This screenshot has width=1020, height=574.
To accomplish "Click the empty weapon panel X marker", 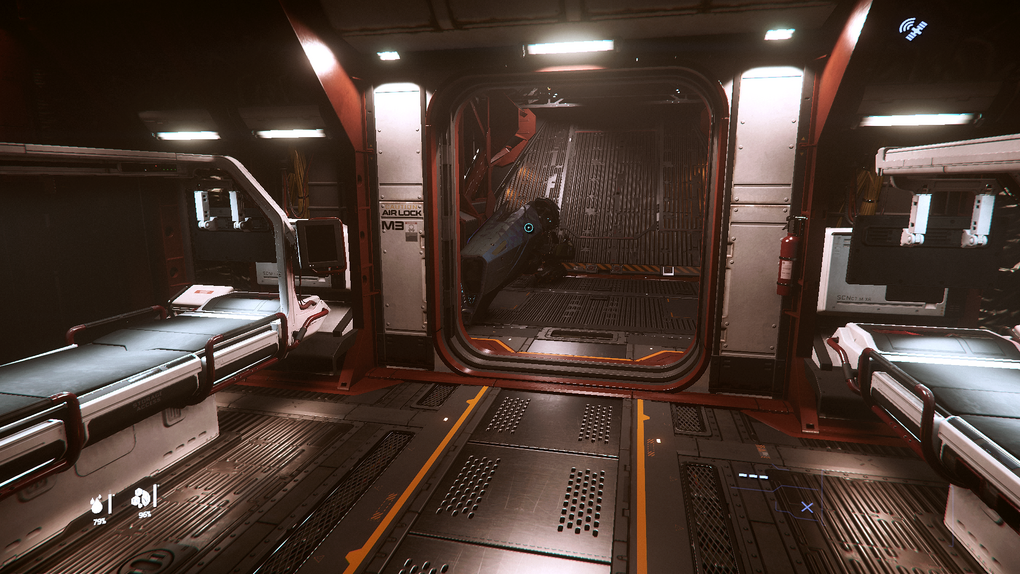I will coord(806,508).
